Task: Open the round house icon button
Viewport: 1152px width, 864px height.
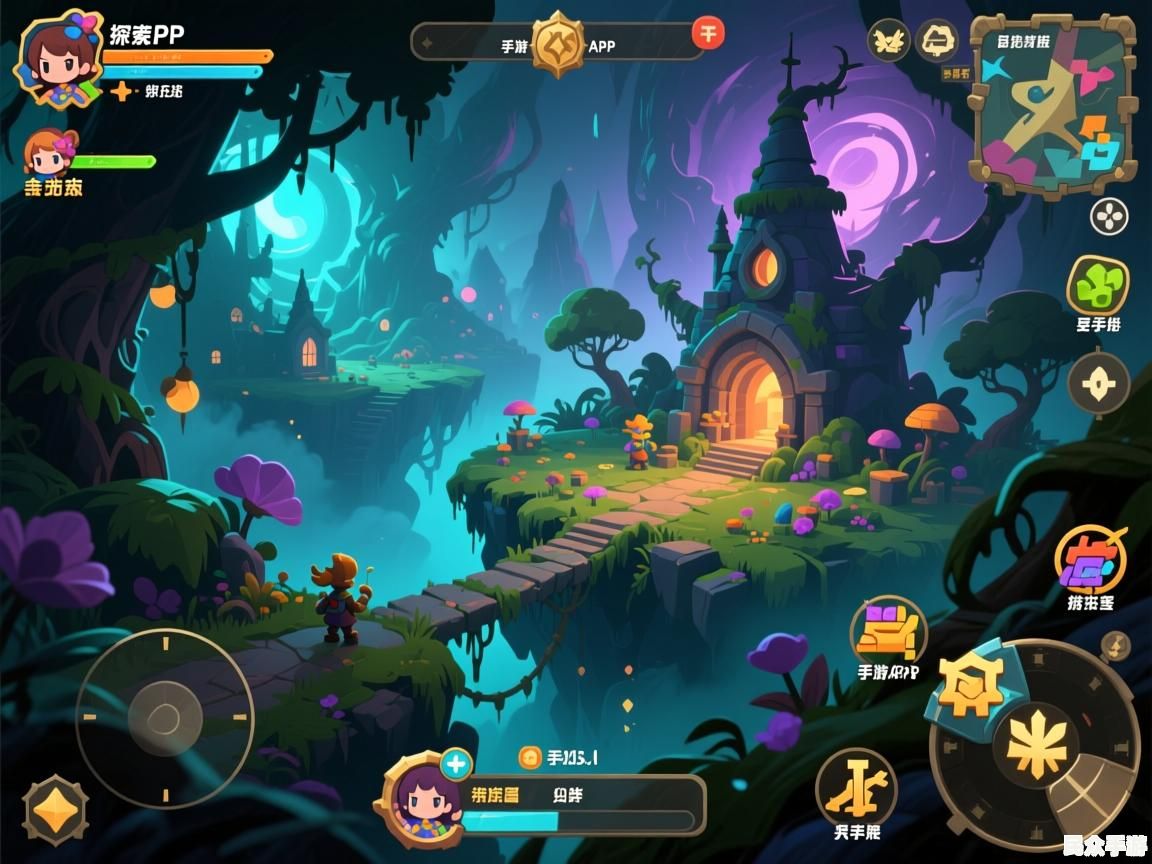Action: point(937,40)
